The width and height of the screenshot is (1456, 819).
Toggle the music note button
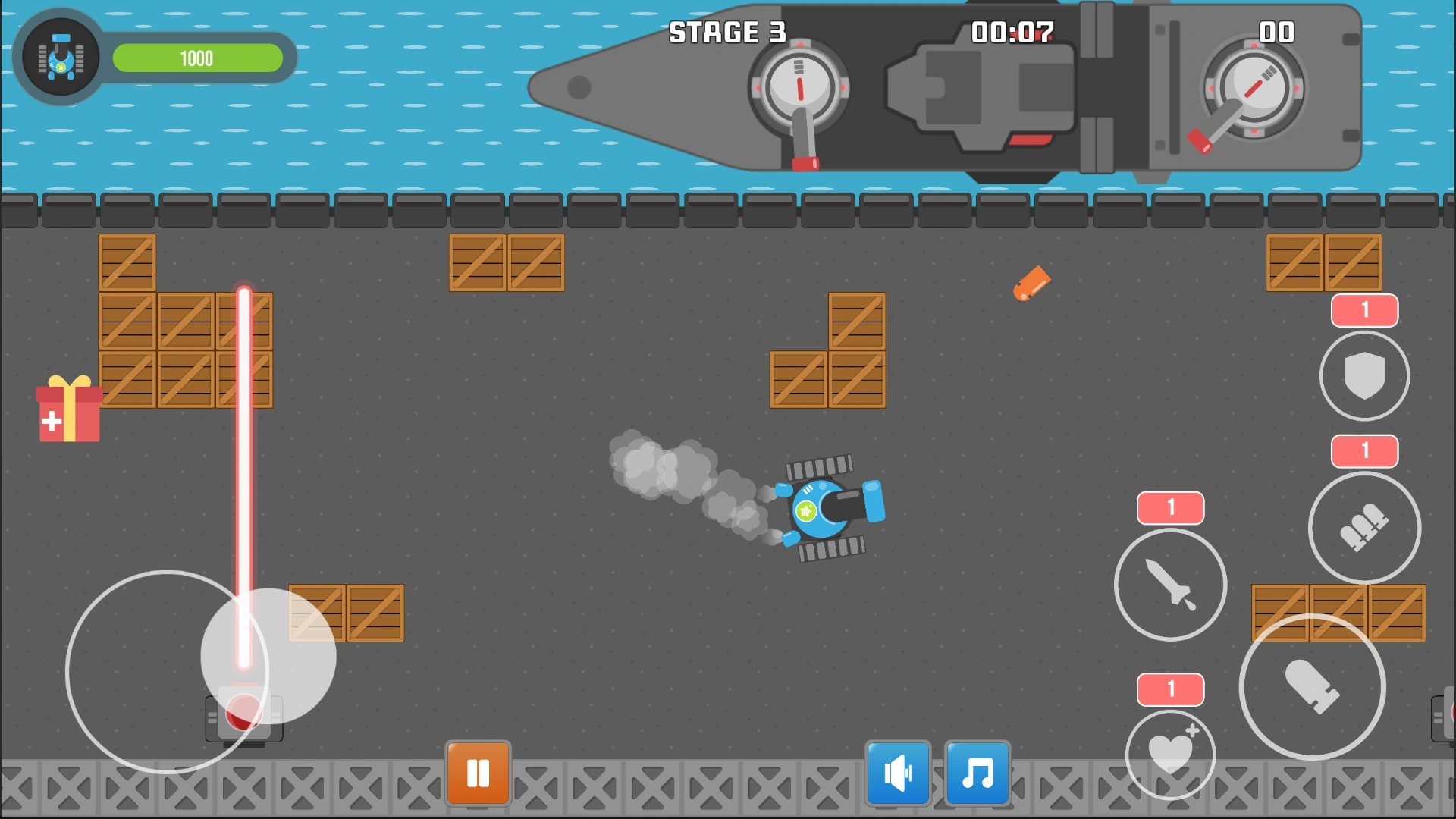coord(977,773)
